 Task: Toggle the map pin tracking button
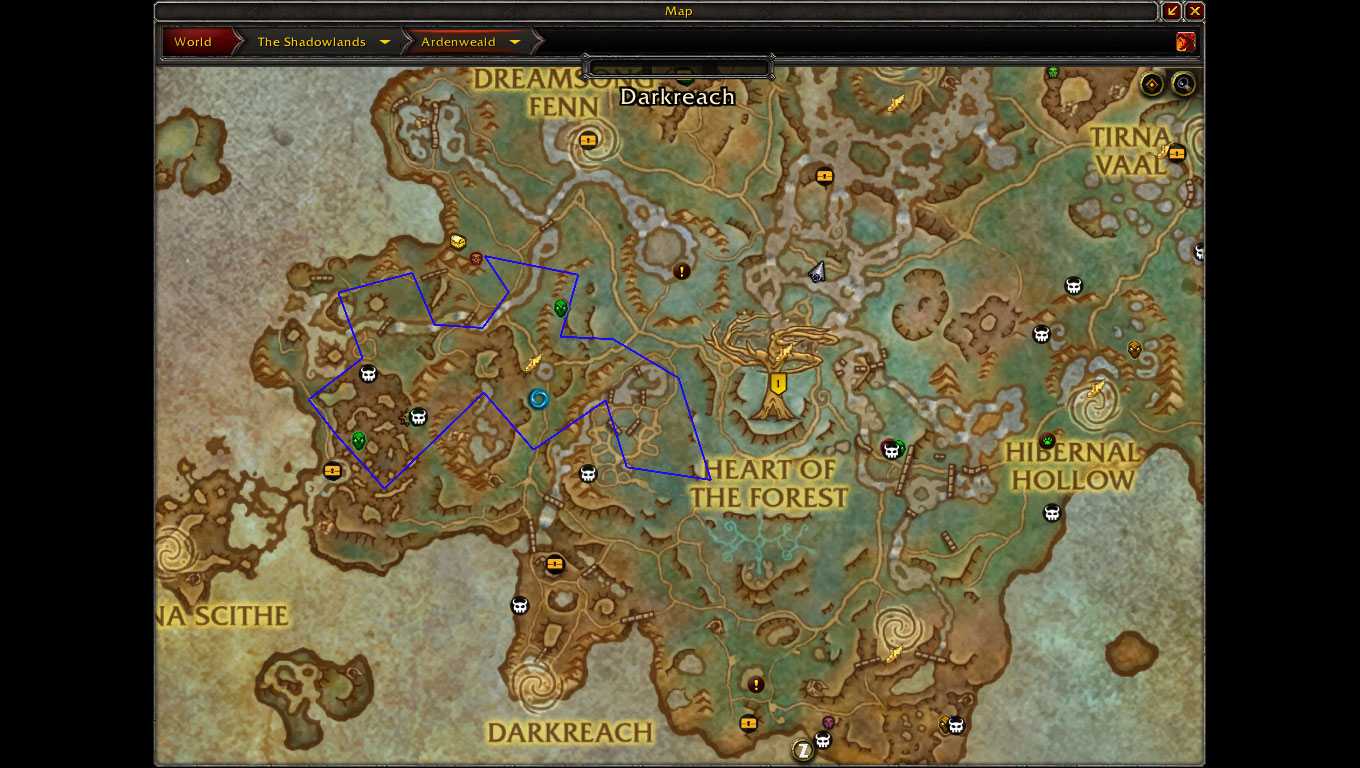pyautogui.click(x=1152, y=84)
